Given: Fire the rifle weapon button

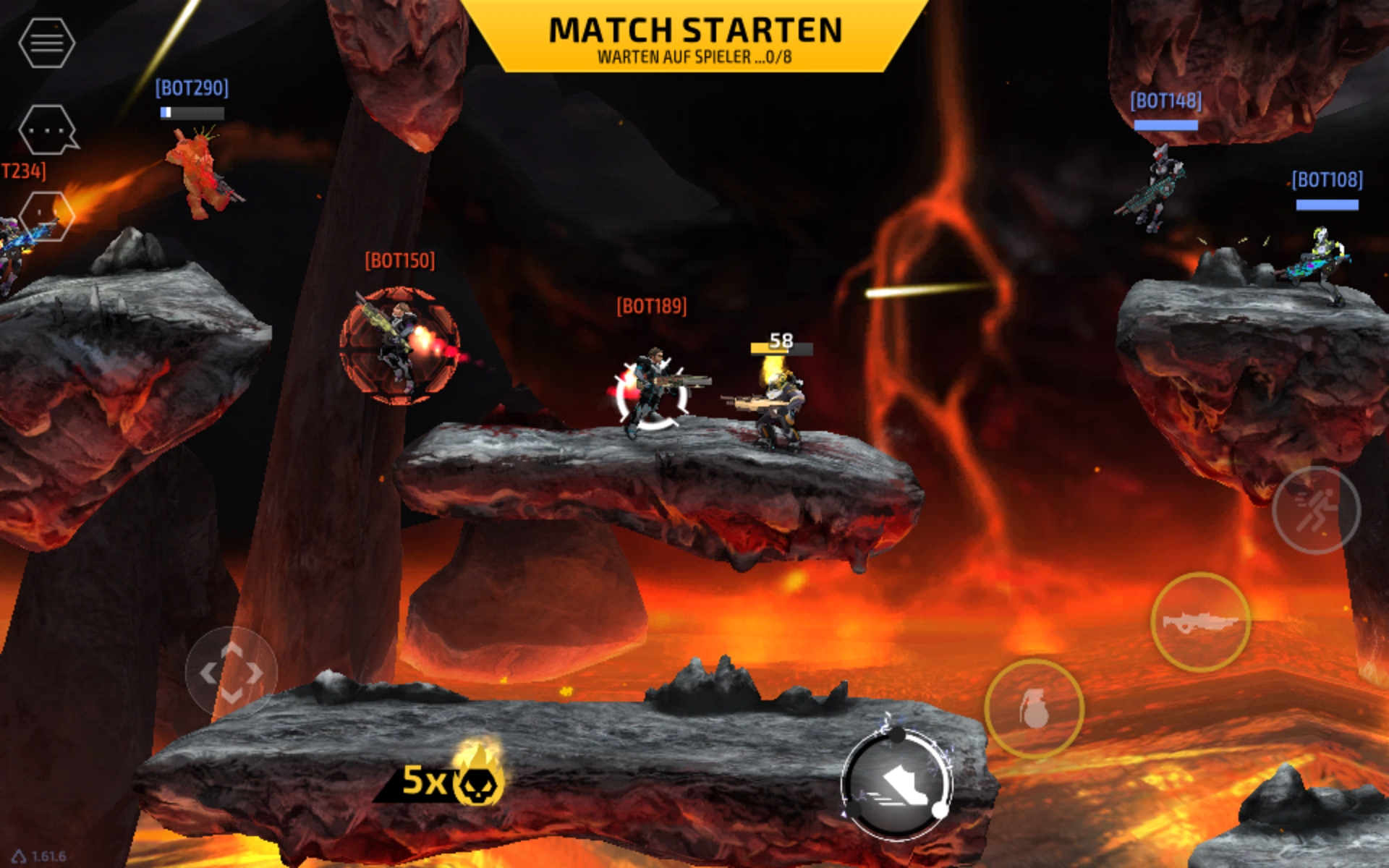Looking at the screenshot, I should 1200,622.
